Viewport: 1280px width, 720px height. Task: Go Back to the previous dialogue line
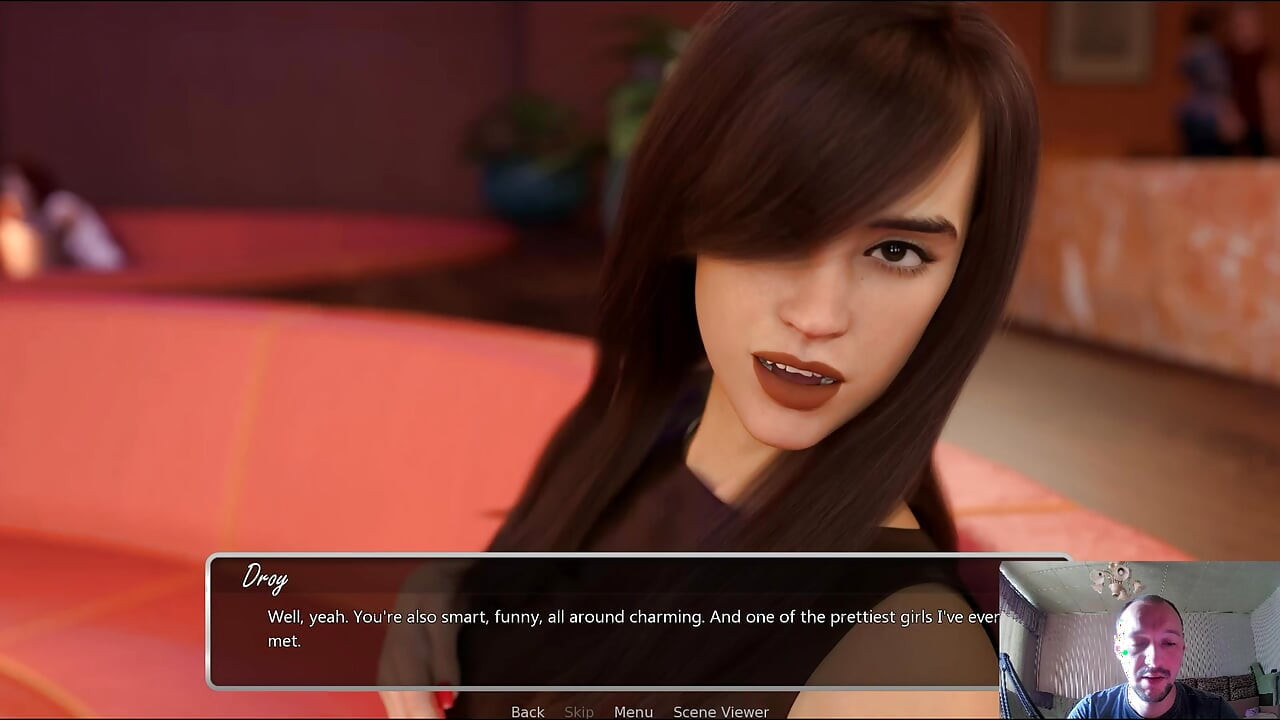527,711
